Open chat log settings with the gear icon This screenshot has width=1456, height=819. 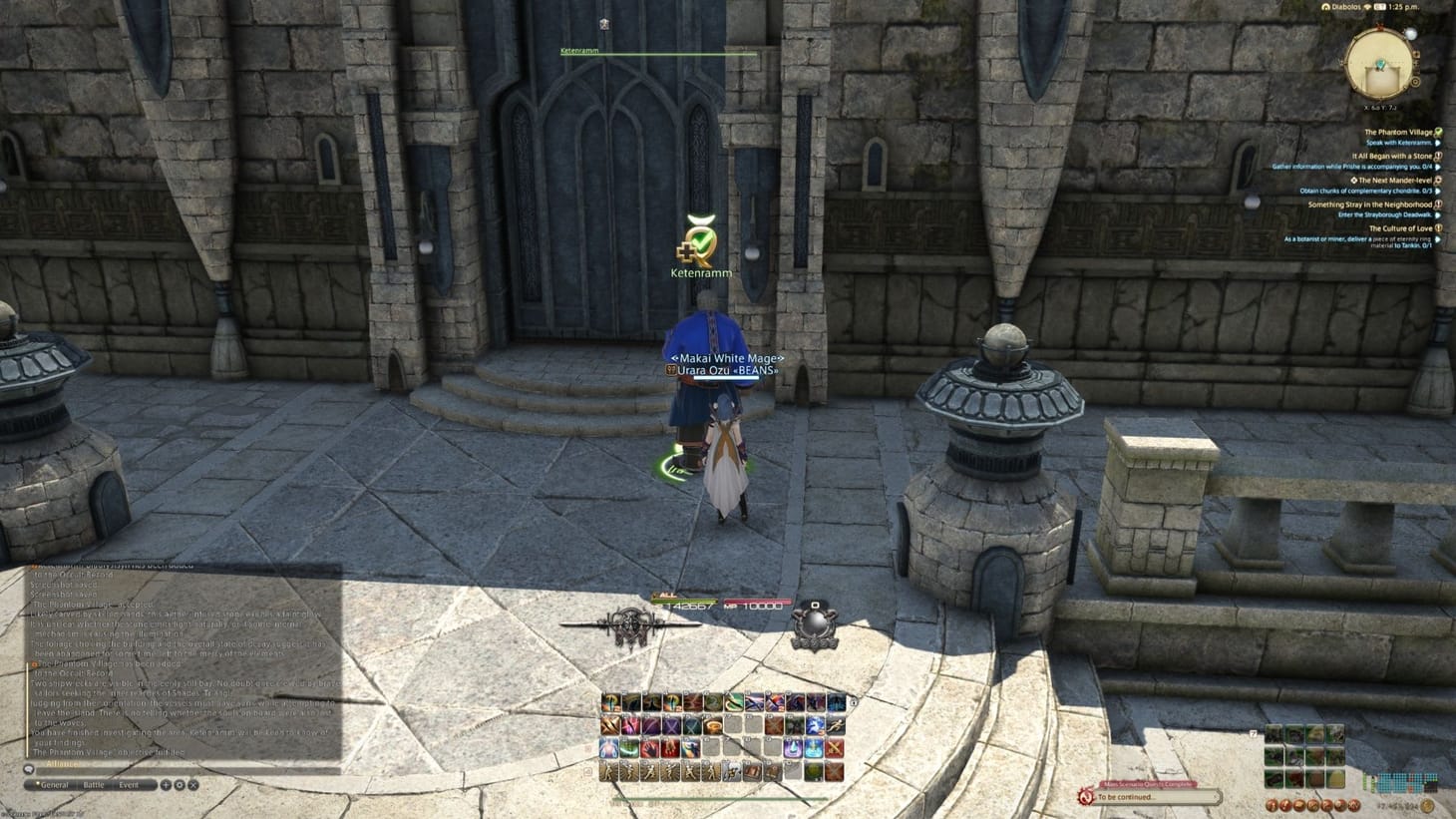180,785
